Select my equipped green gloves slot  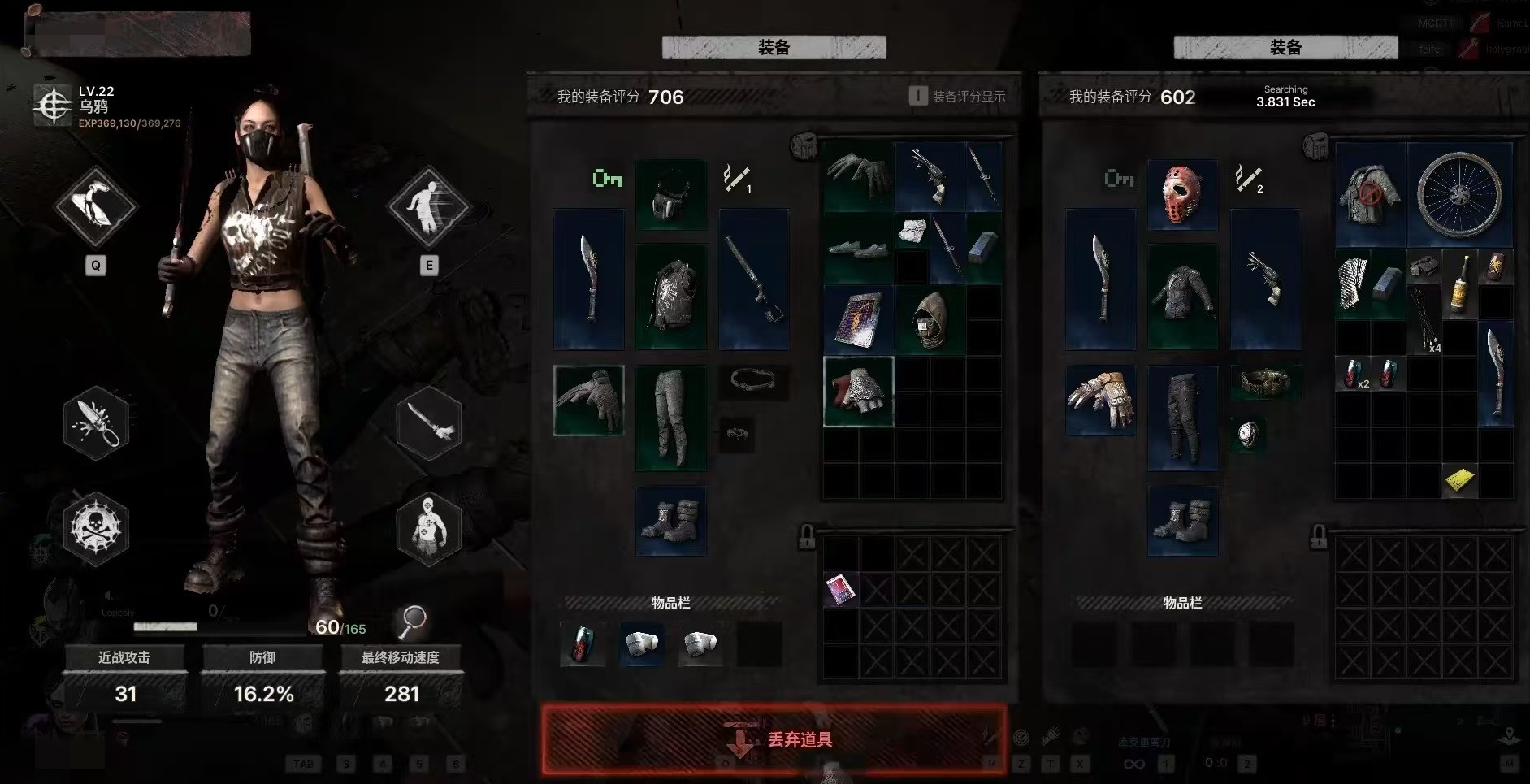click(x=589, y=400)
